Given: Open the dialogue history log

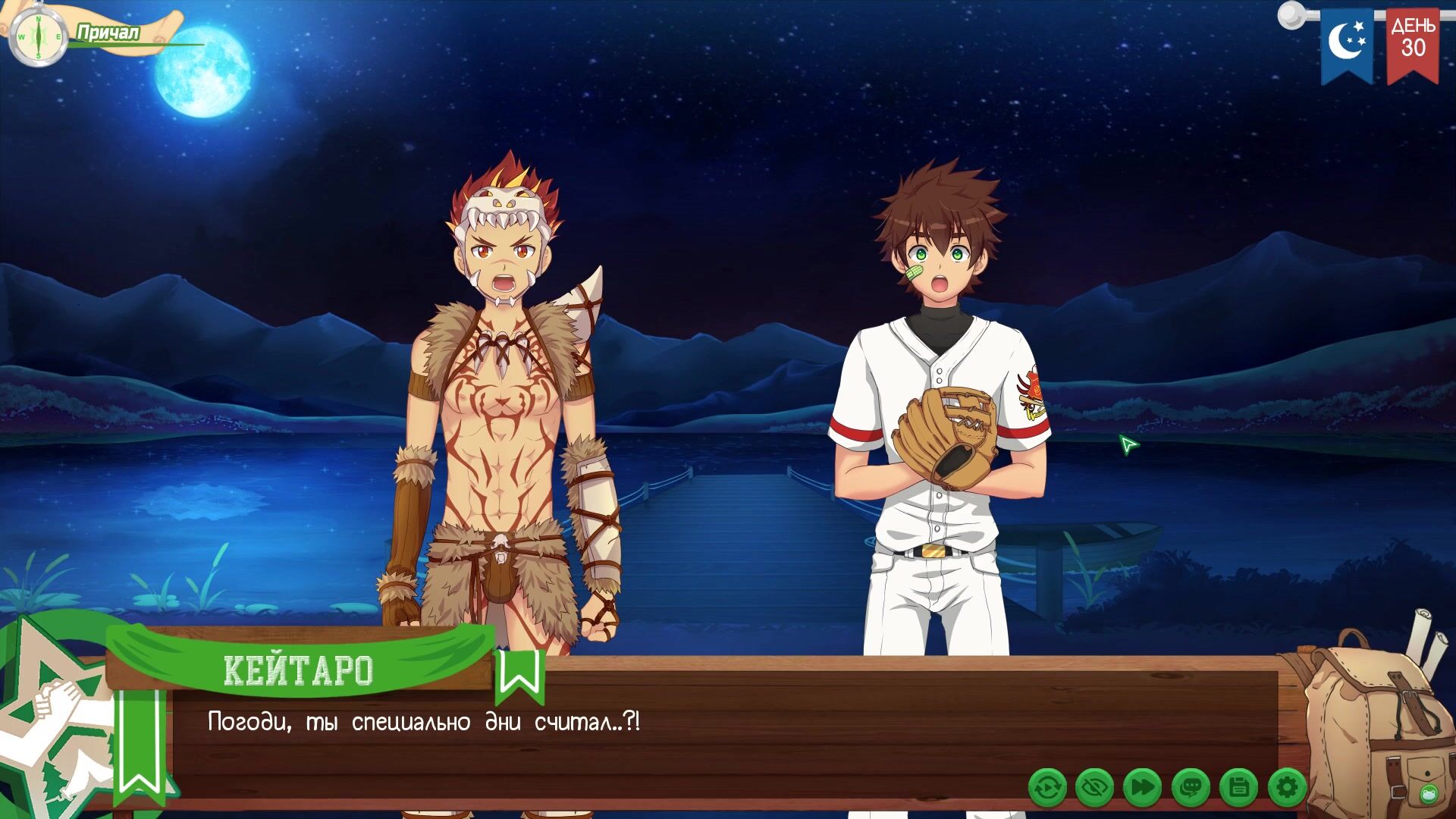Looking at the screenshot, I should tap(1191, 788).
